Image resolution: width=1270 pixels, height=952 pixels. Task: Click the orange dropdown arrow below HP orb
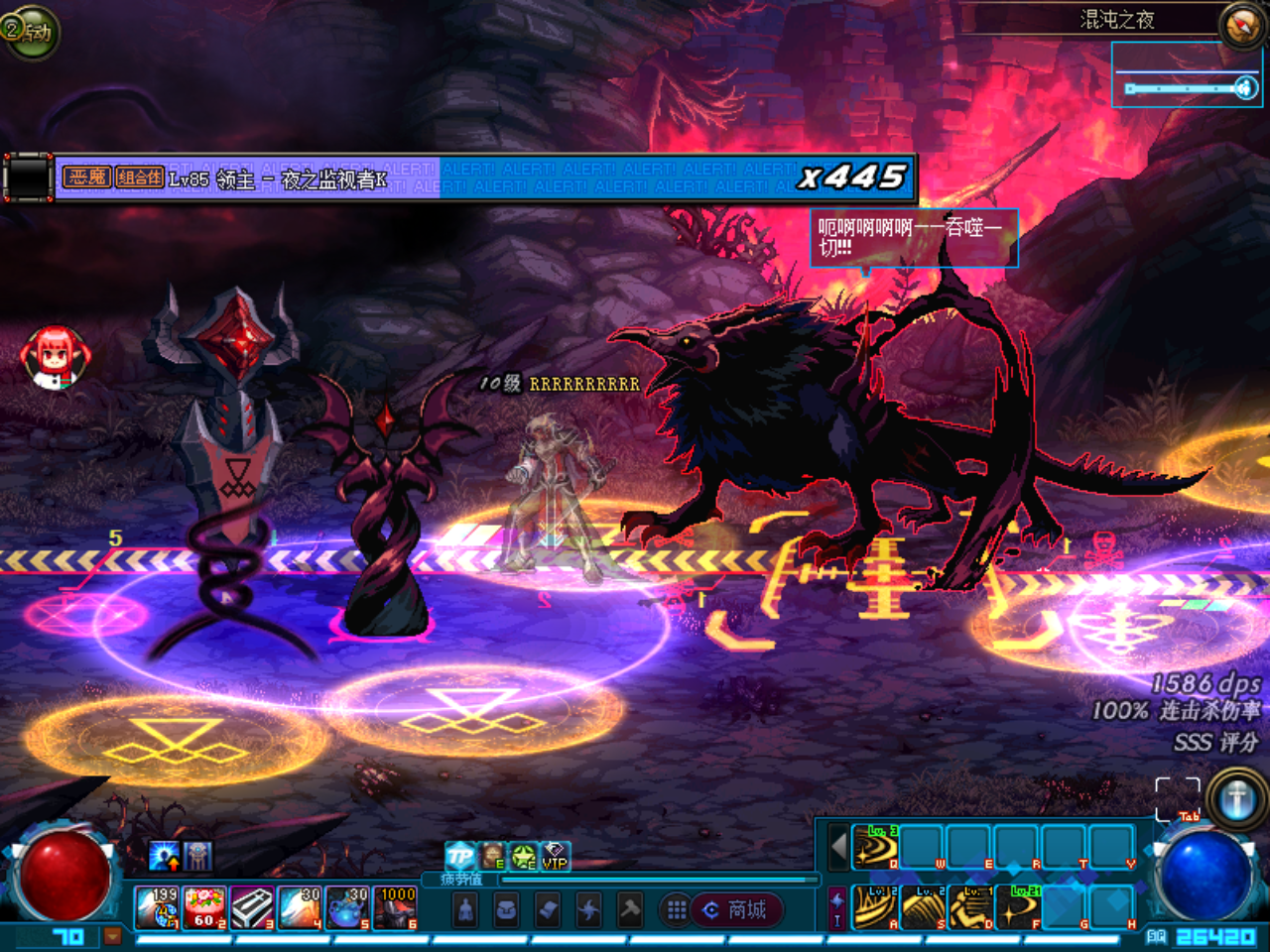tap(112, 936)
